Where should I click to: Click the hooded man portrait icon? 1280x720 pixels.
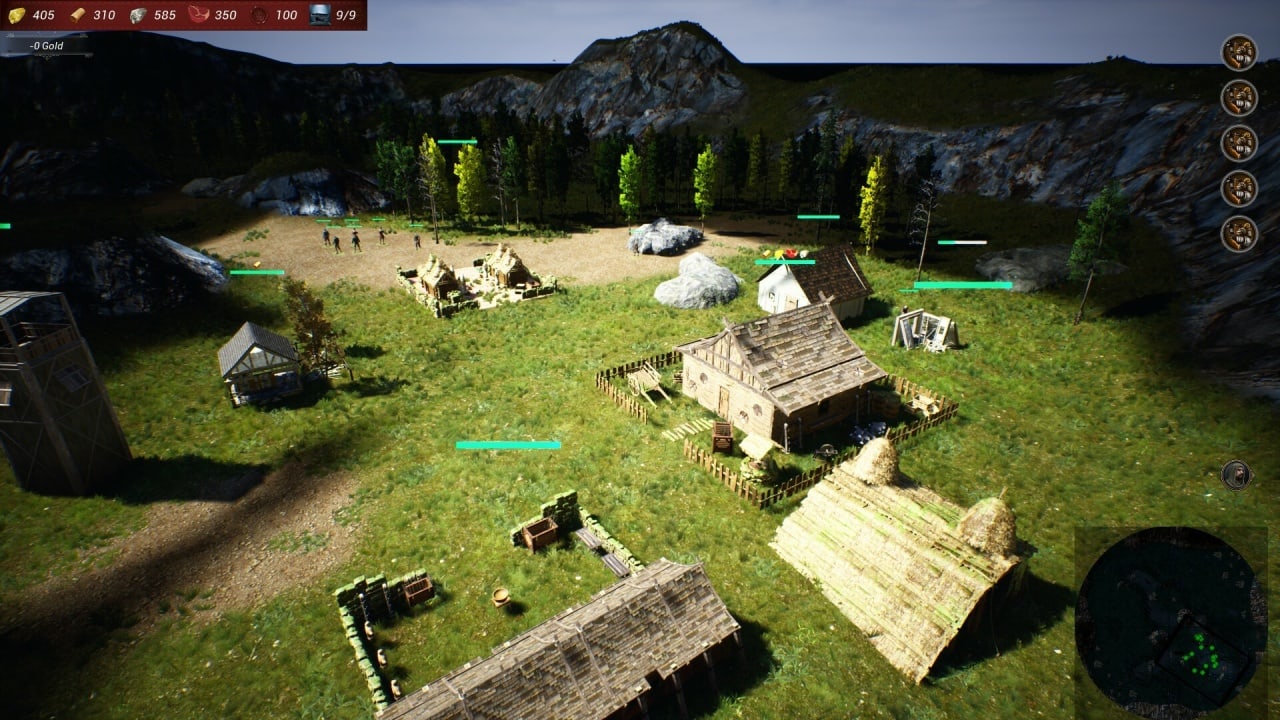tap(1236, 474)
